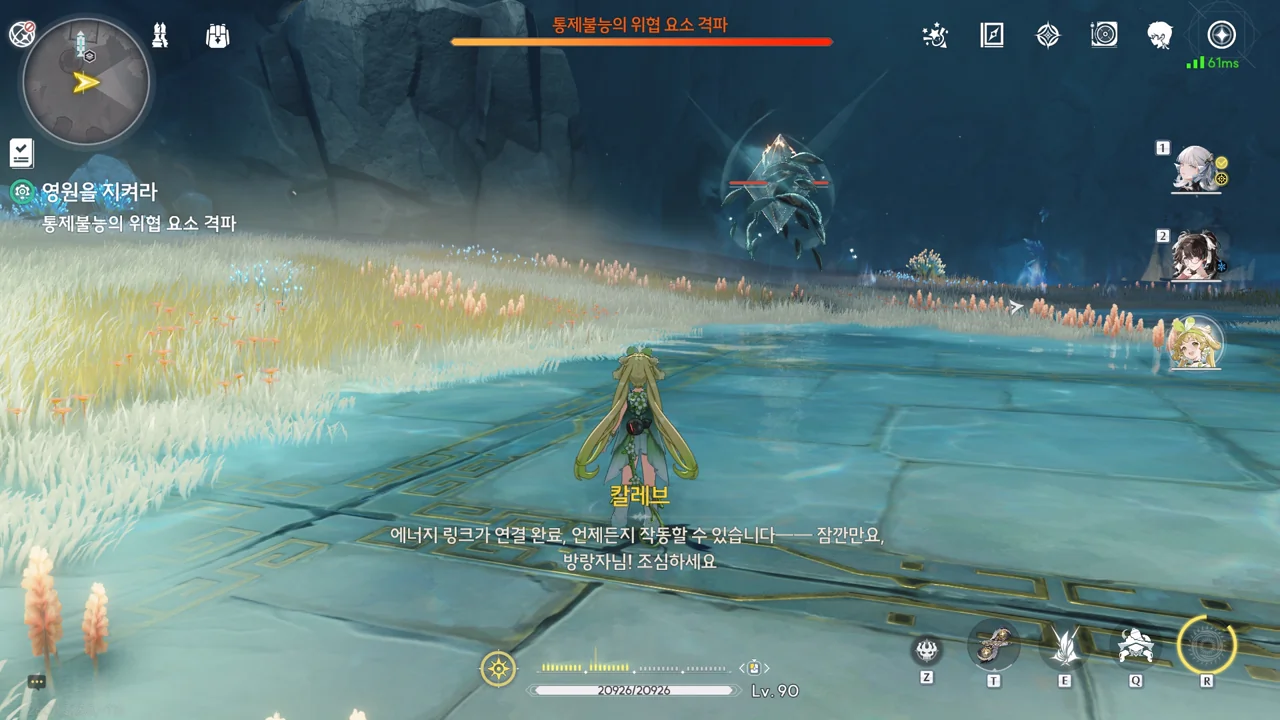Open the compass guidebook icon
Viewport: 1280px width, 720px height.
pos(991,36)
